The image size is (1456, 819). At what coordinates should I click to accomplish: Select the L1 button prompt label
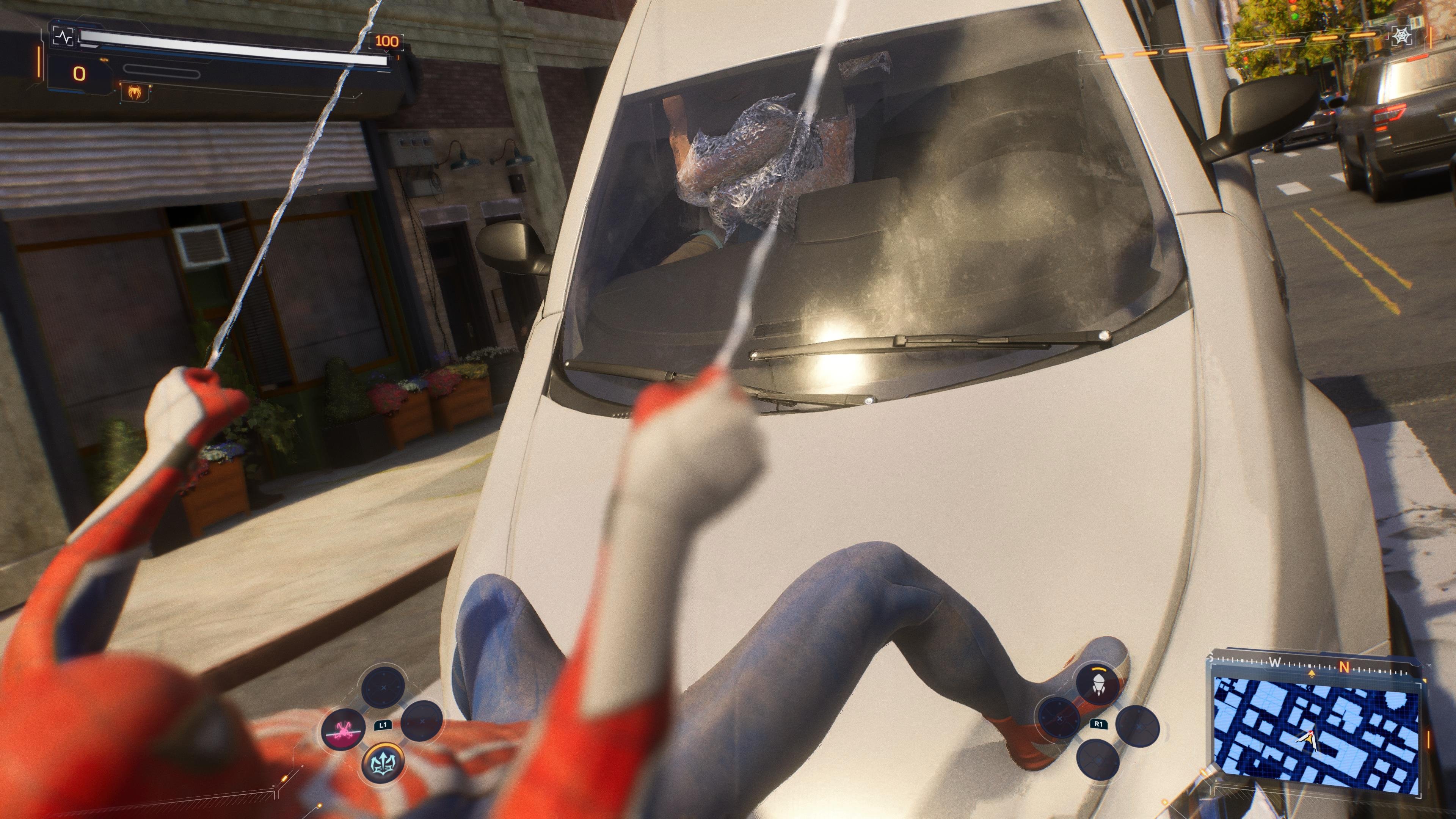pyautogui.click(x=383, y=726)
